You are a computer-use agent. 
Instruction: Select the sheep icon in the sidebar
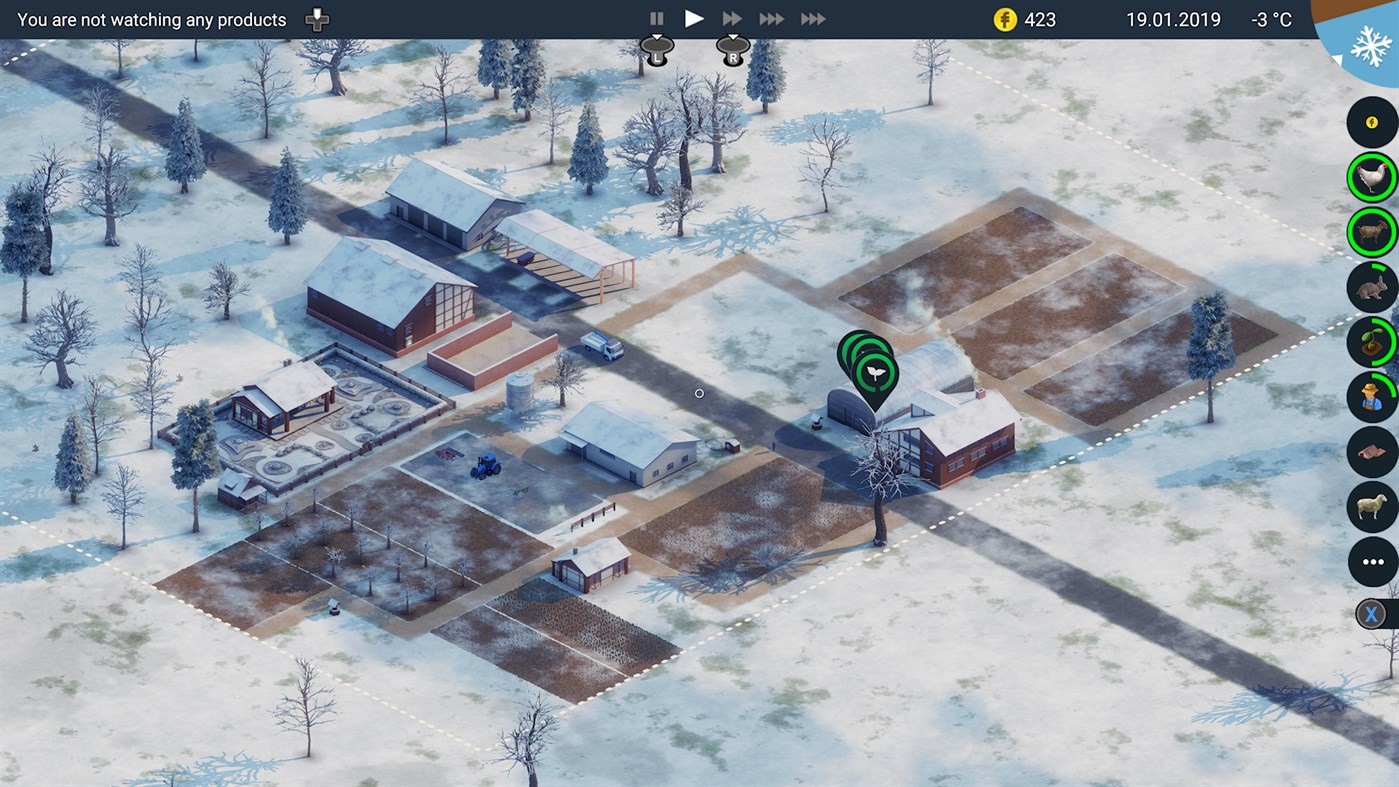click(x=1371, y=507)
